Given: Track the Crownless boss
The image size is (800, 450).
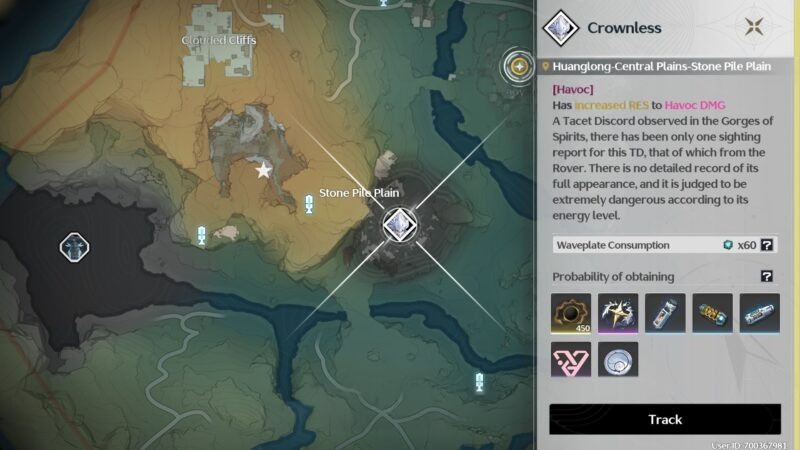Looking at the screenshot, I should [x=665, y=419].
